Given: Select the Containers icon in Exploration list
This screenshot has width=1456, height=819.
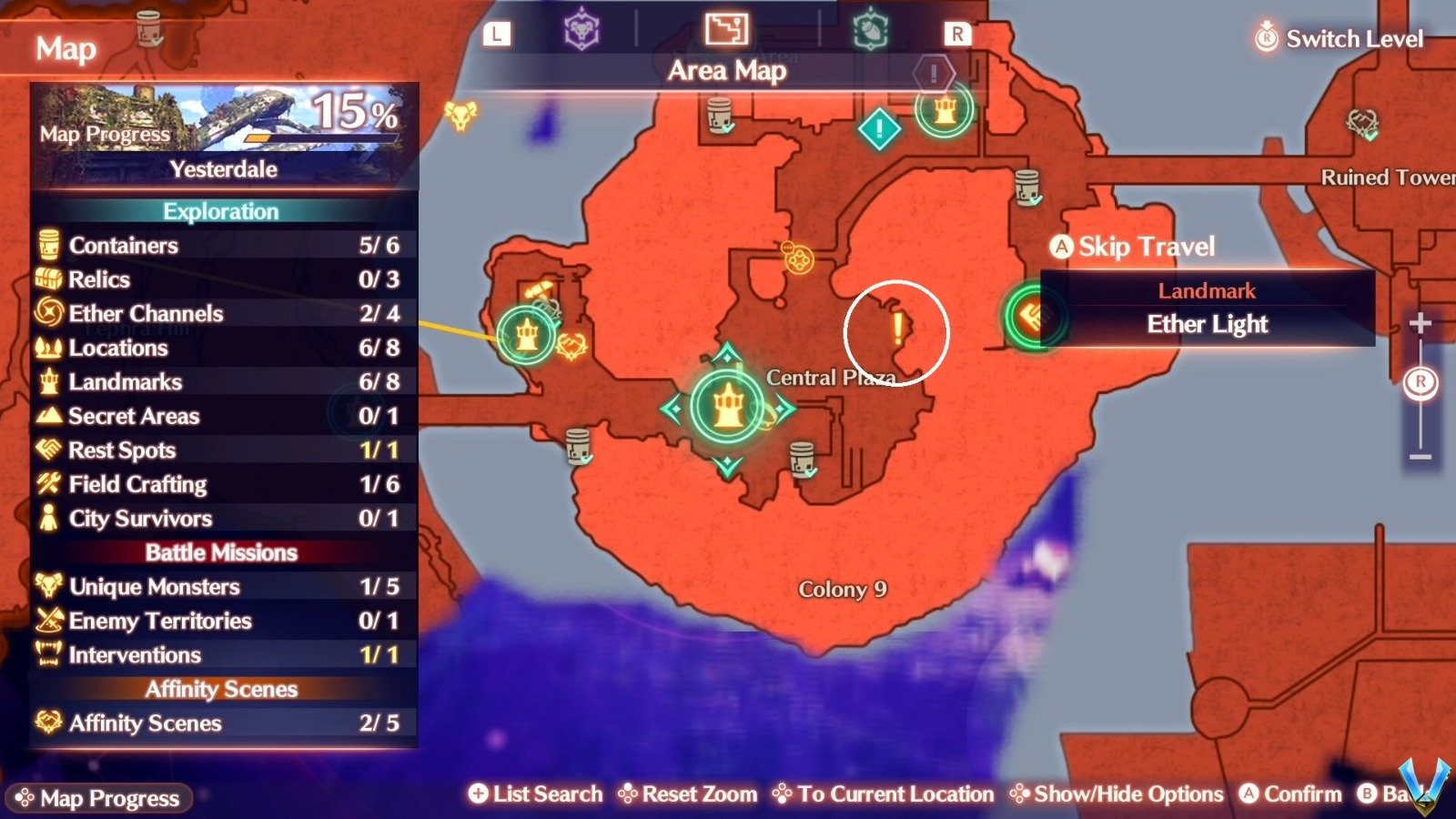Looking at the screenshot, I should 48,245.
